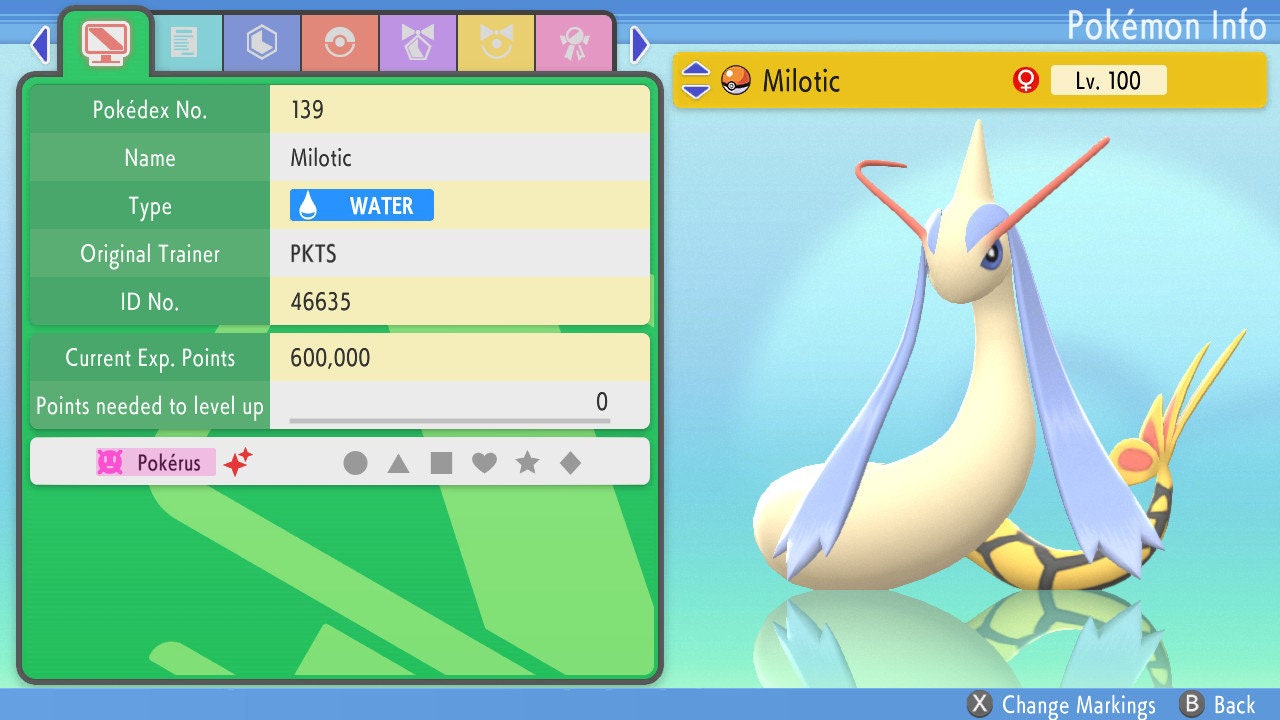Go Back from Pokémon Info
The image size is (1280, 720).
(x=1217, y=705)
